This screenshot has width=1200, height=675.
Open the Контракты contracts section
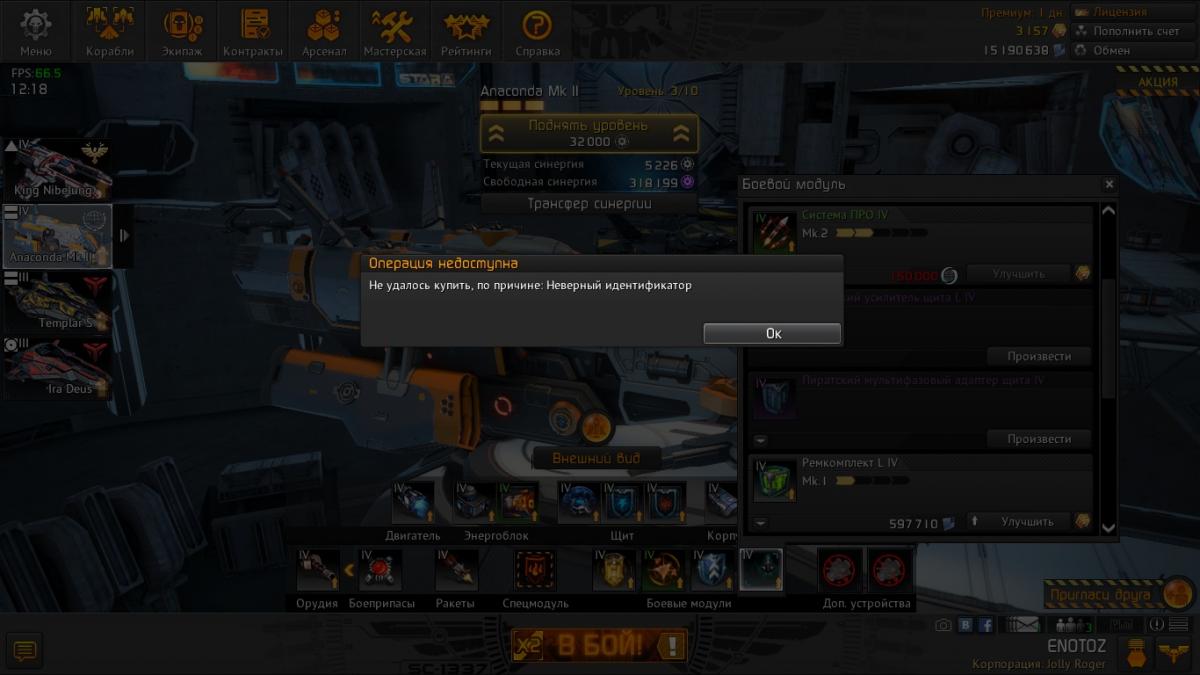point(253,32)
